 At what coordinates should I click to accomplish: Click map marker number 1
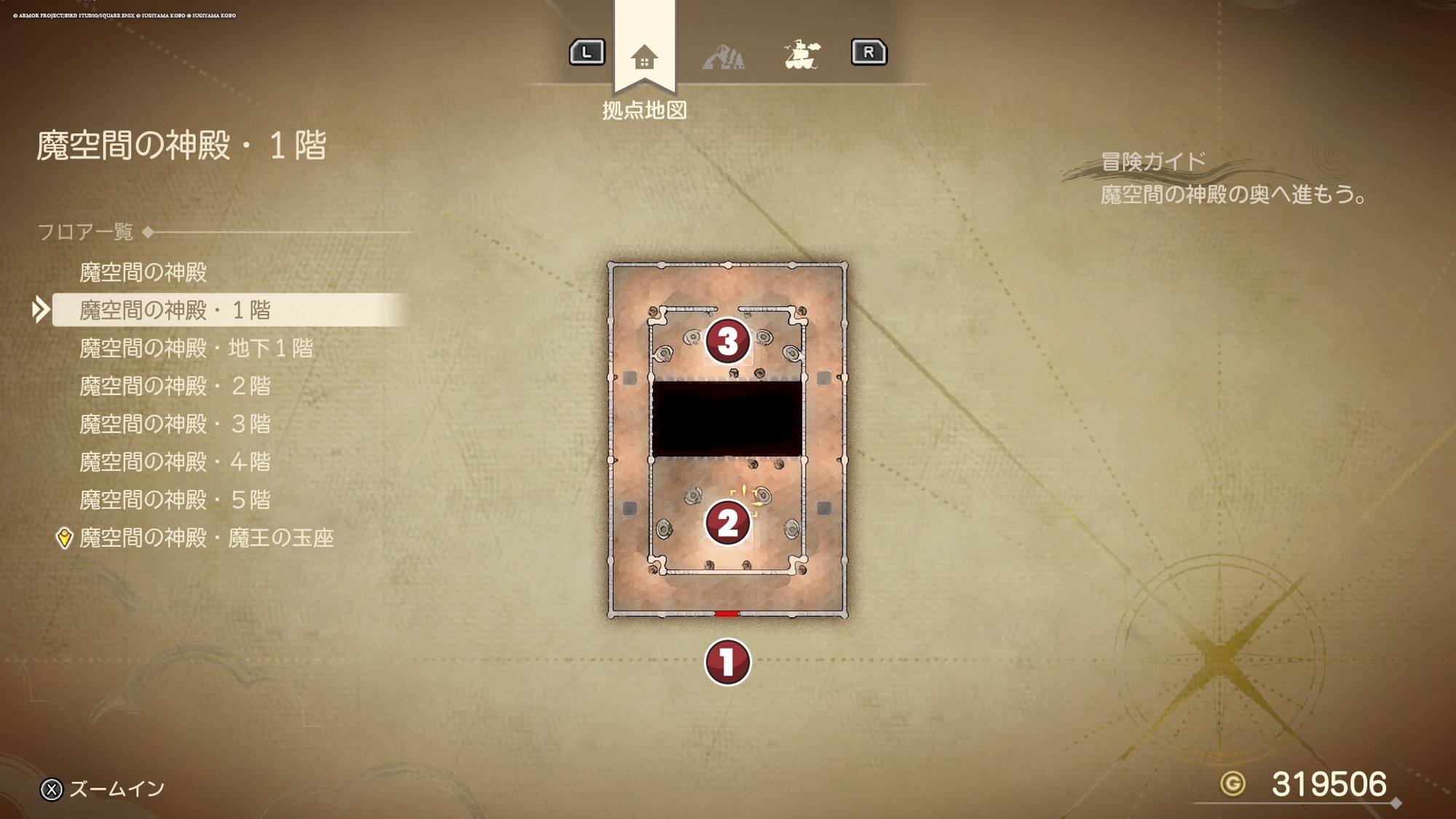(x=727, y=662)
